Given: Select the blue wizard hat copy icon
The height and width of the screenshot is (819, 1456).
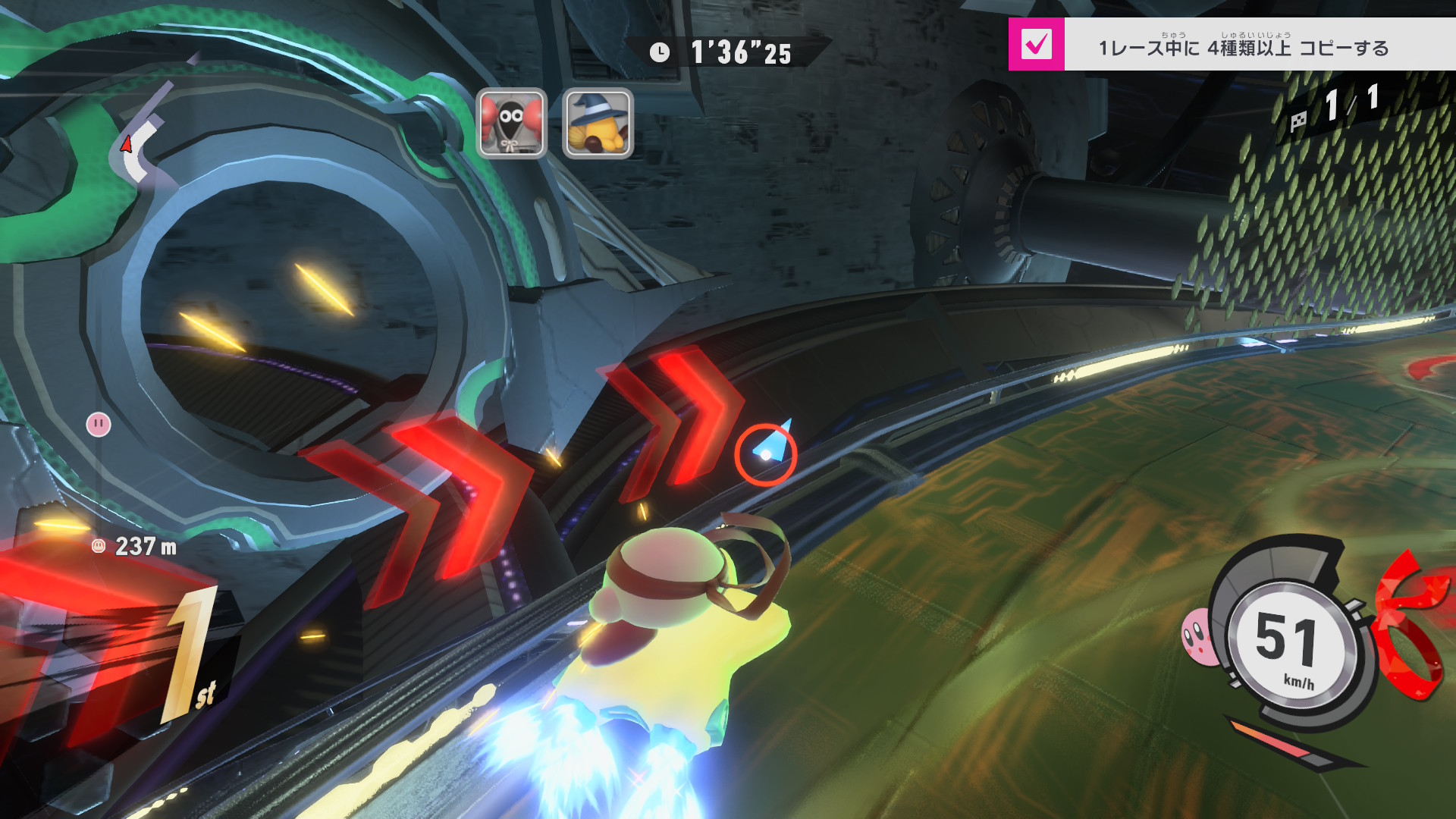Looking at the screenshot, I should (598, 123).
